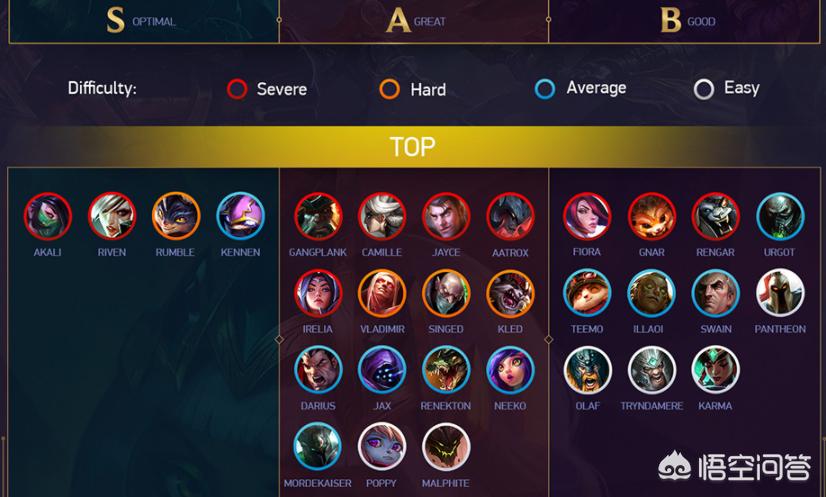
Task: Select the Pantheon portrait
Action: (780, 293)
